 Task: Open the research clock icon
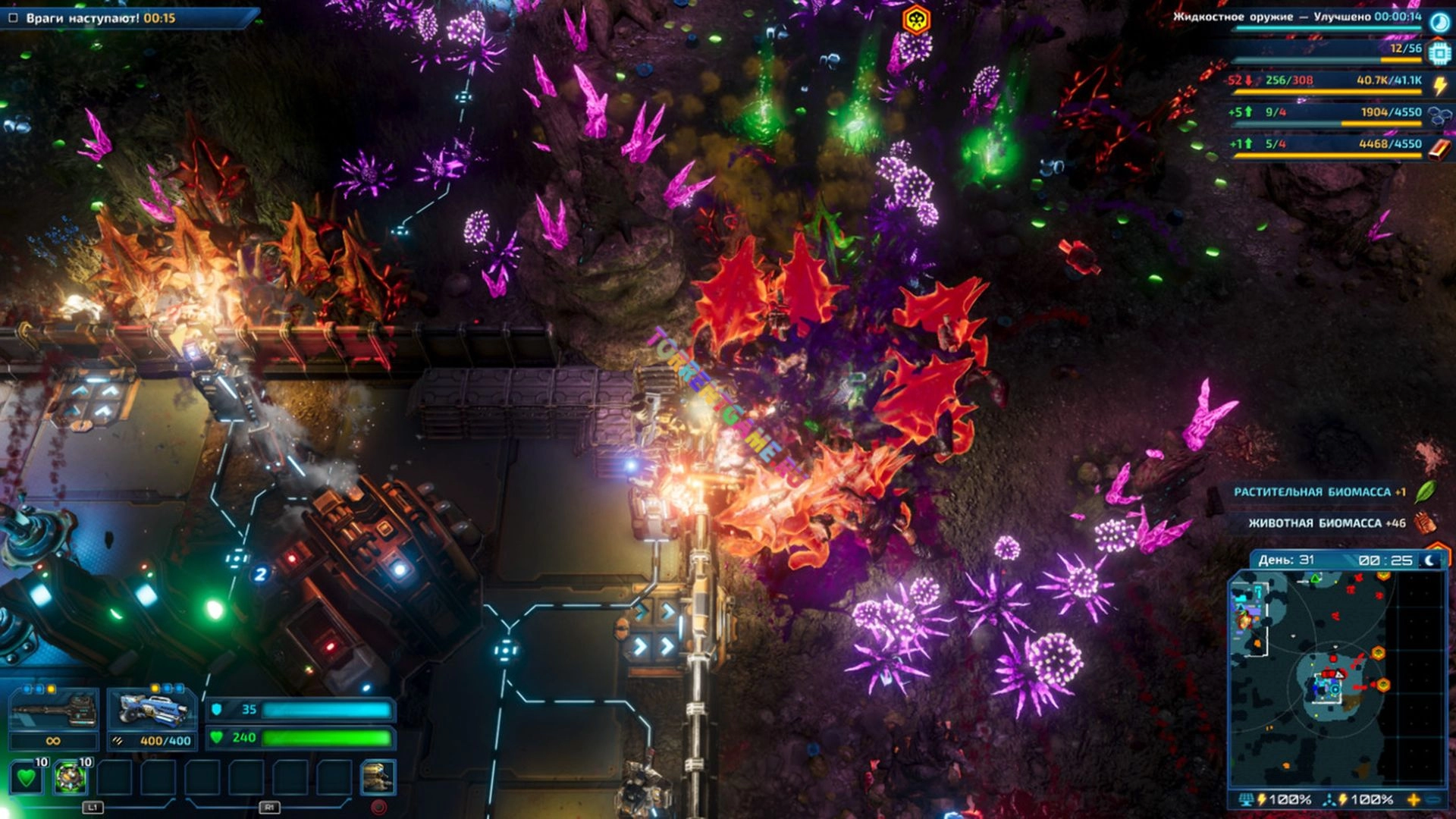click(x=1439, y=22)
